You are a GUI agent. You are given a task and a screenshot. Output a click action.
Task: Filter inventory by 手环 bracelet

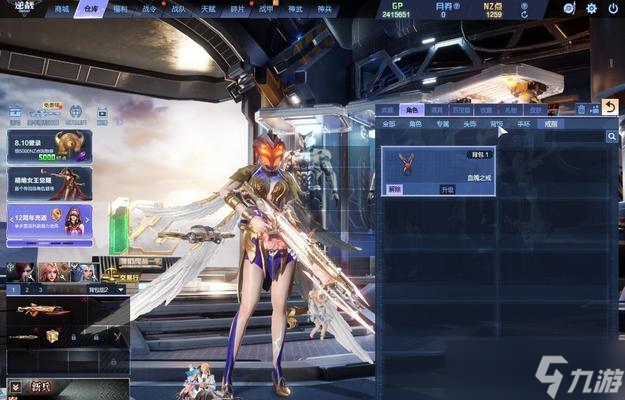click(x=523, y=124)
